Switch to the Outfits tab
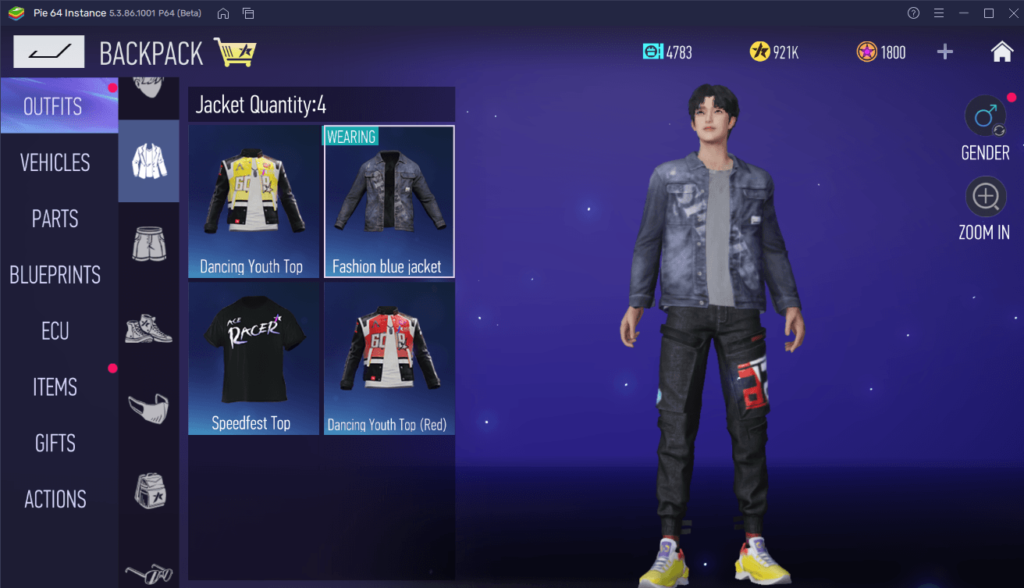 click(x=54, y=106)
